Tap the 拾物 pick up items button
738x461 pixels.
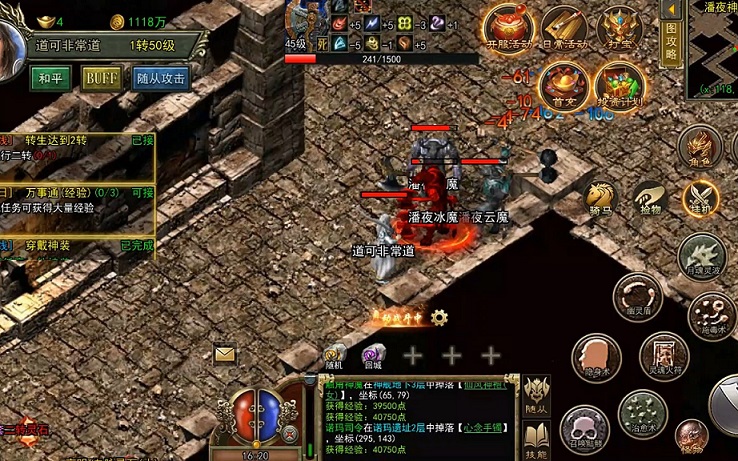coord(648,197)
